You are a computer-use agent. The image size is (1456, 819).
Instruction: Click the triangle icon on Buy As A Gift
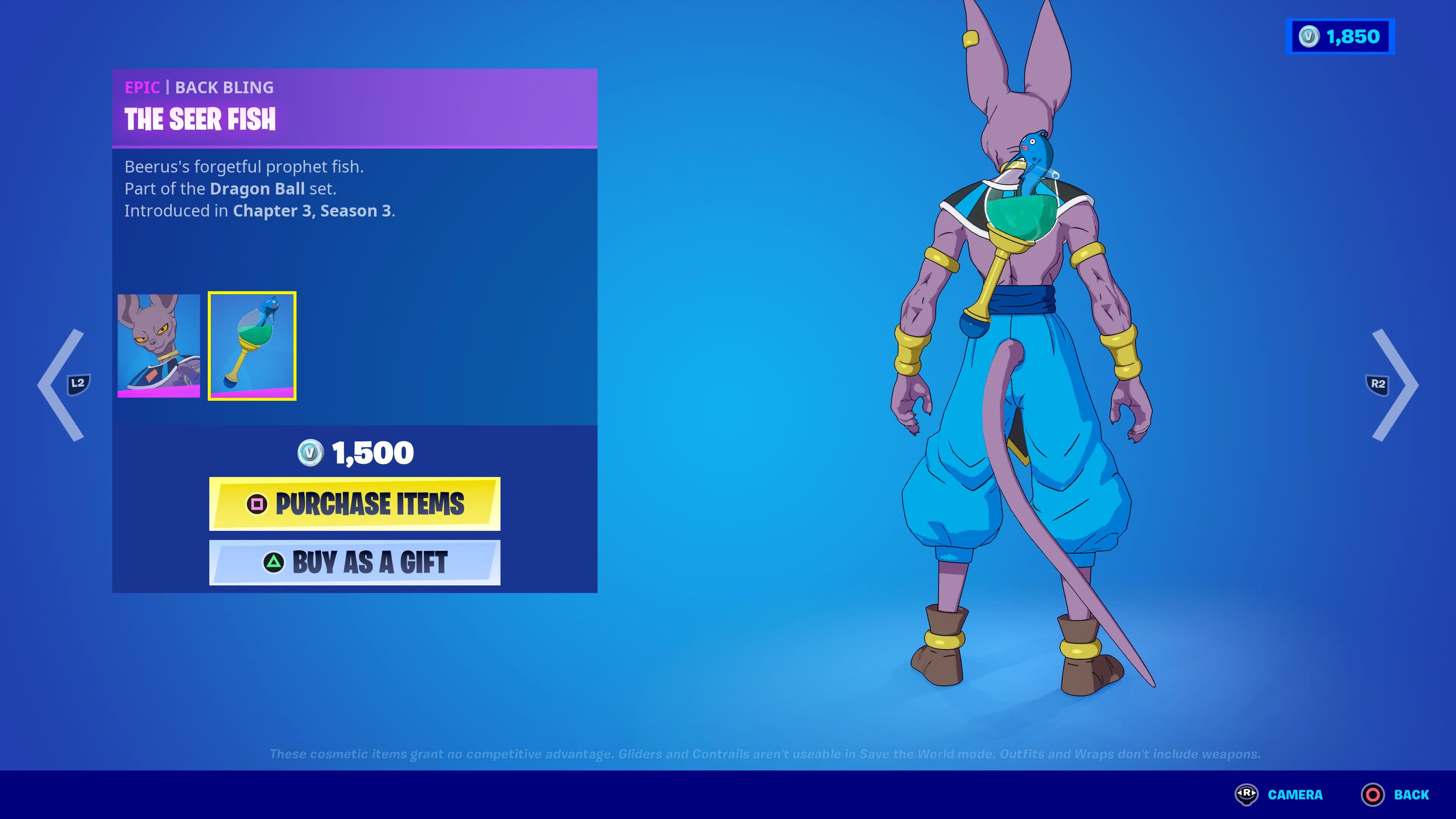pyautogui.click(x=275, y=562)
